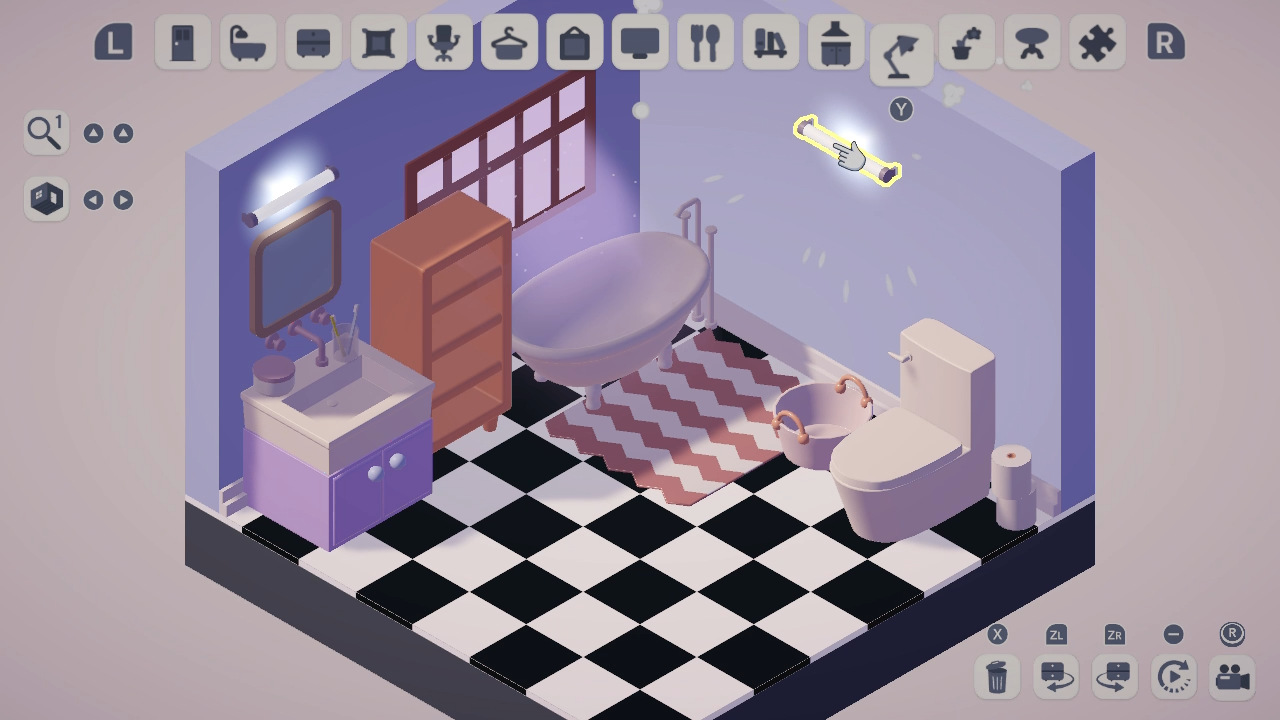Select the cutlery kitchen category
The width and height of the screenshot is (1280, 720).
[705, 44]
